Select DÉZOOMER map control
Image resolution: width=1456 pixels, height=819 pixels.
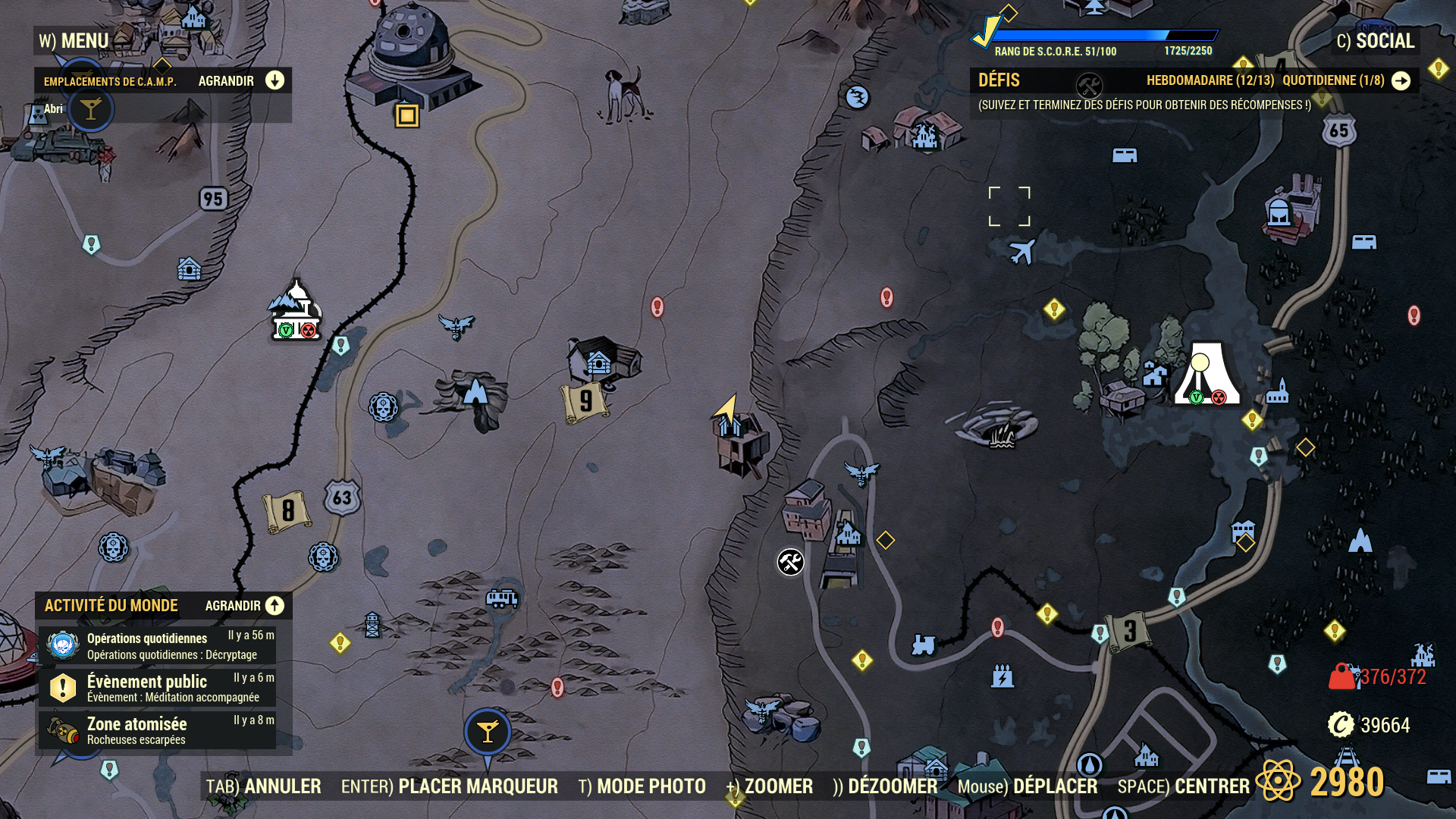[885, 786]
